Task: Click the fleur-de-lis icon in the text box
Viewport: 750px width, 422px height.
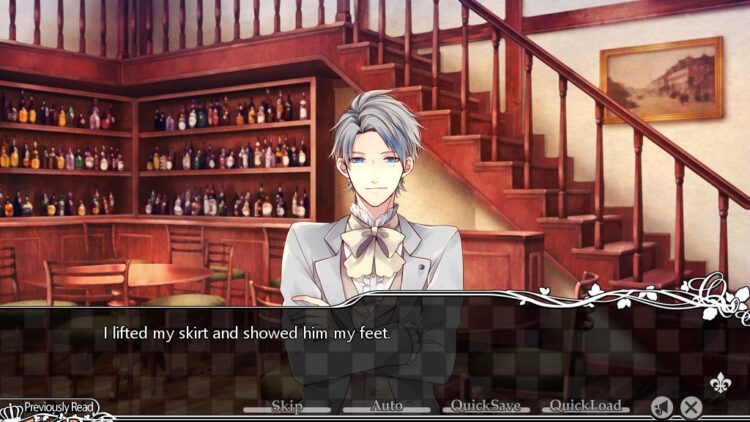Action: tap(718, 384)
